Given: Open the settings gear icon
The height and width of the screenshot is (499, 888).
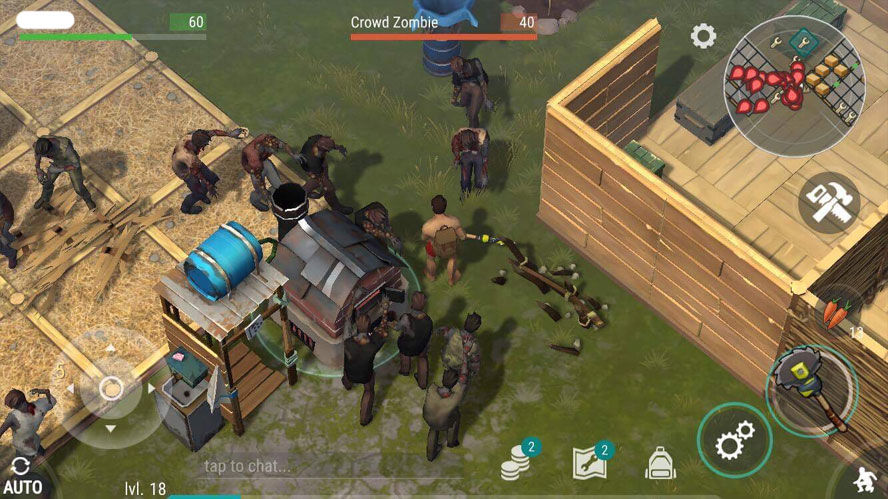Looking at the screenshot, I should (703, 37).
